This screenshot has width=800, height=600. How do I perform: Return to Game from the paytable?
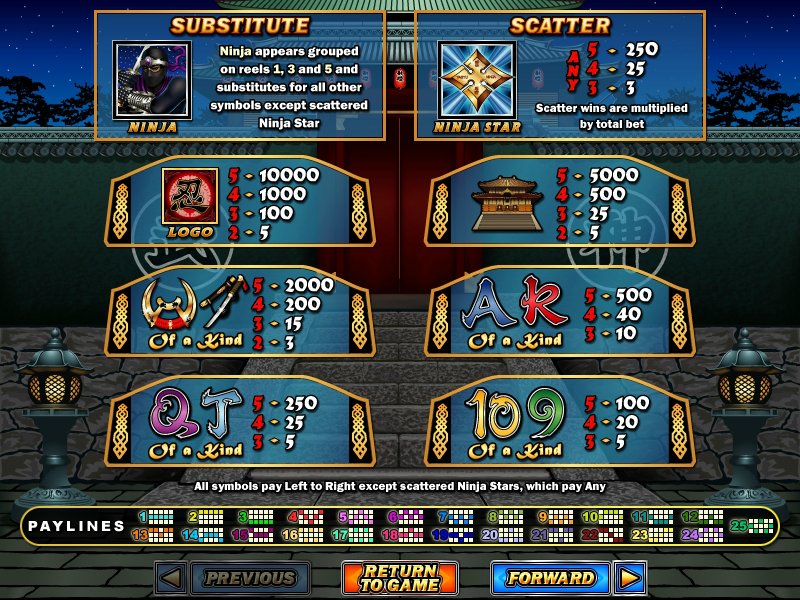400,578
